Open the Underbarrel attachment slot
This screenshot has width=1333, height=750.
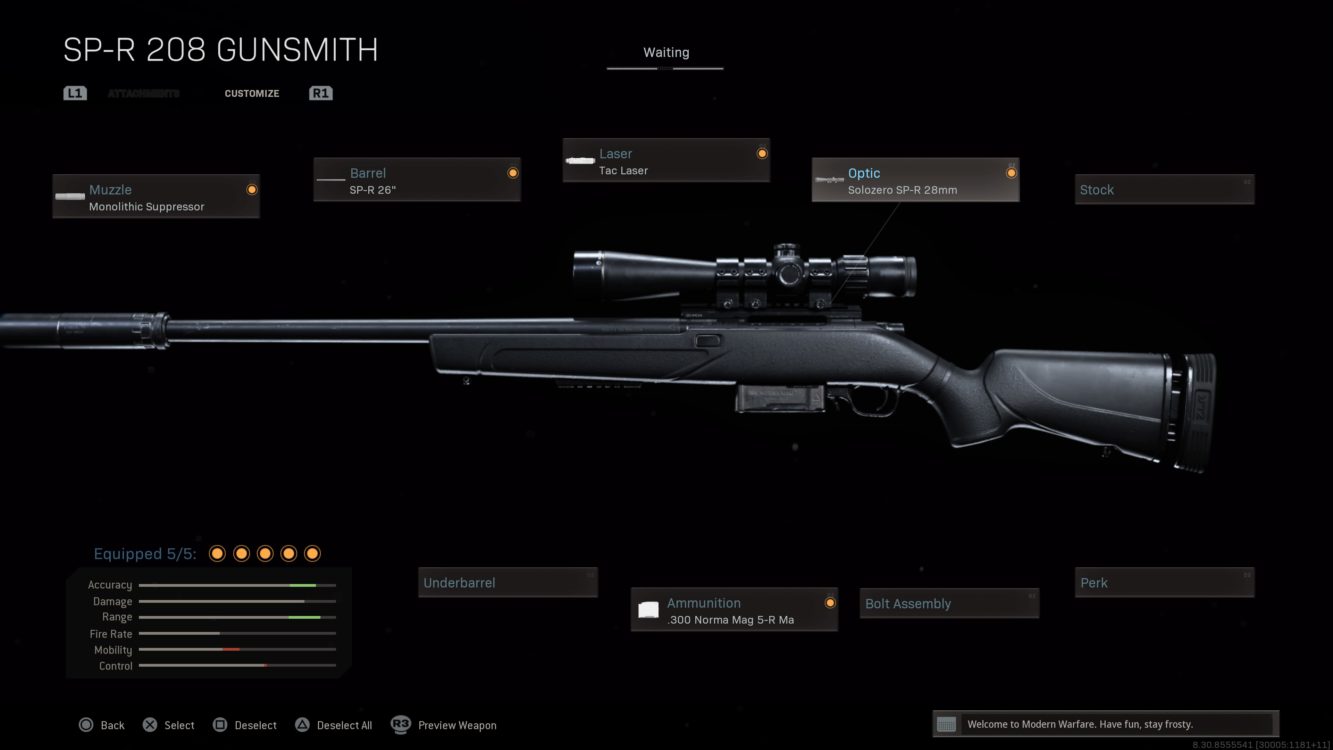pyautogui.click(x=507, y=582)
